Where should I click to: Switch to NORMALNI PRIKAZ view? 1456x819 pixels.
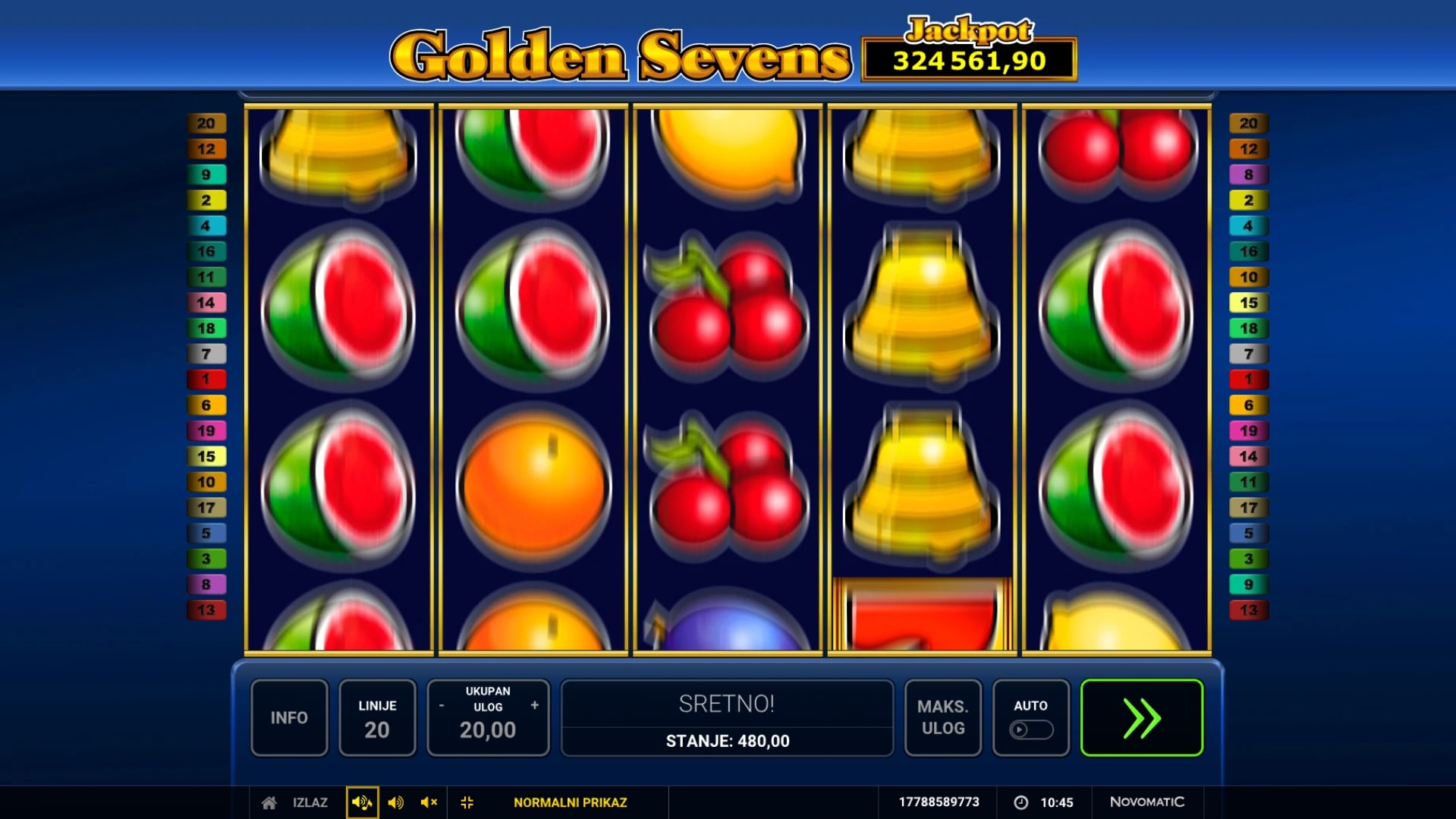[x=570, y=802]
